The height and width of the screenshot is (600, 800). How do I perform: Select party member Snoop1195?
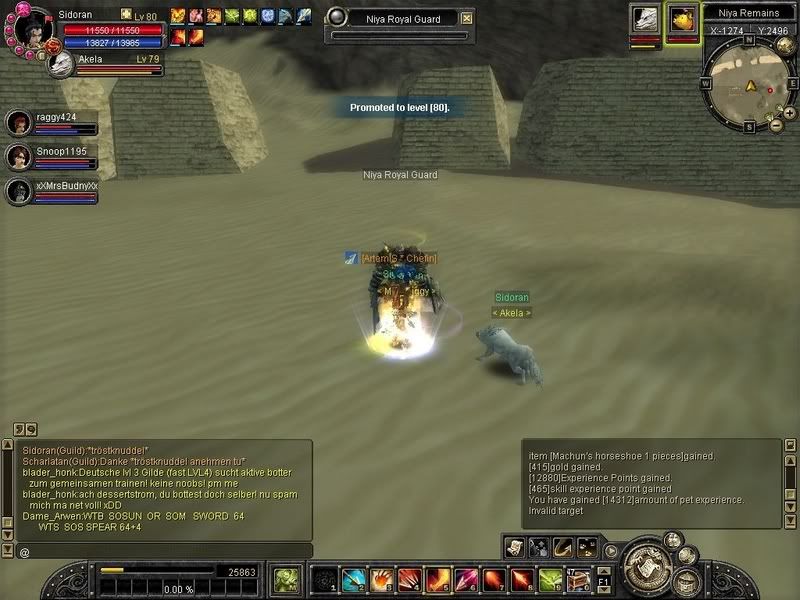coord(18,157)
